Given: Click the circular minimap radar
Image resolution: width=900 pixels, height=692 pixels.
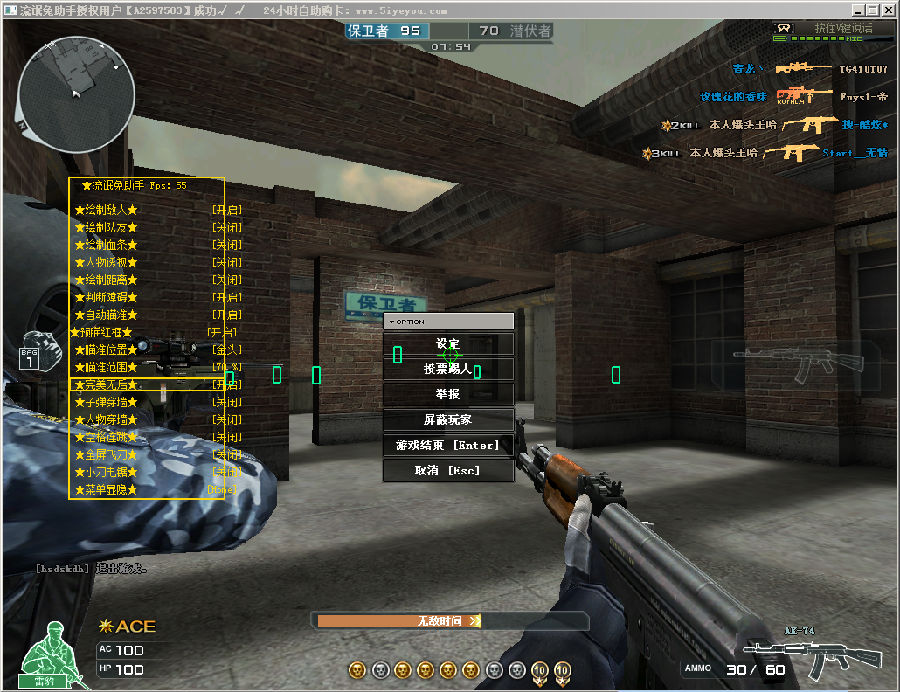Looking at the screenshot, I should tap(76, 89).
